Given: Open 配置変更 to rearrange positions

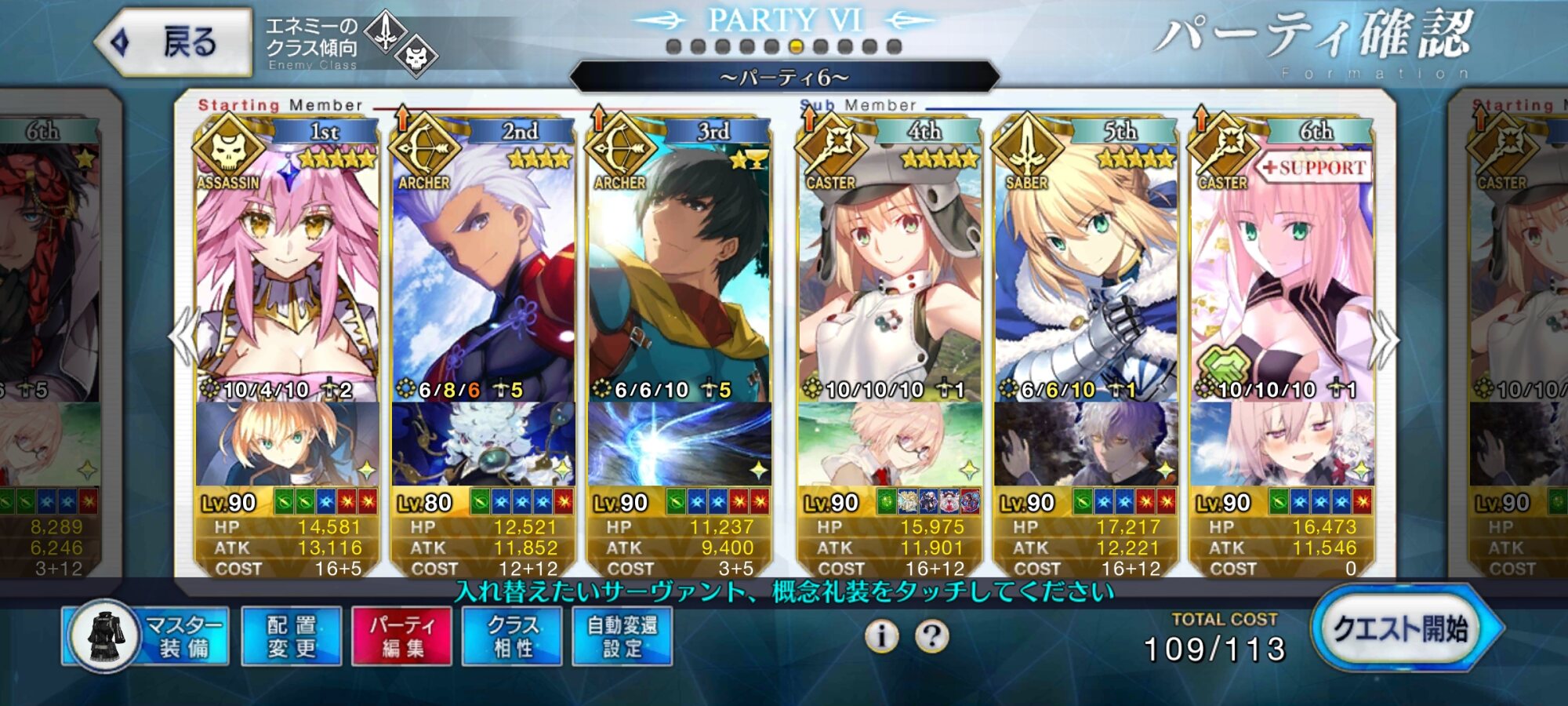Looking at the screenshot, I should 292,636.
